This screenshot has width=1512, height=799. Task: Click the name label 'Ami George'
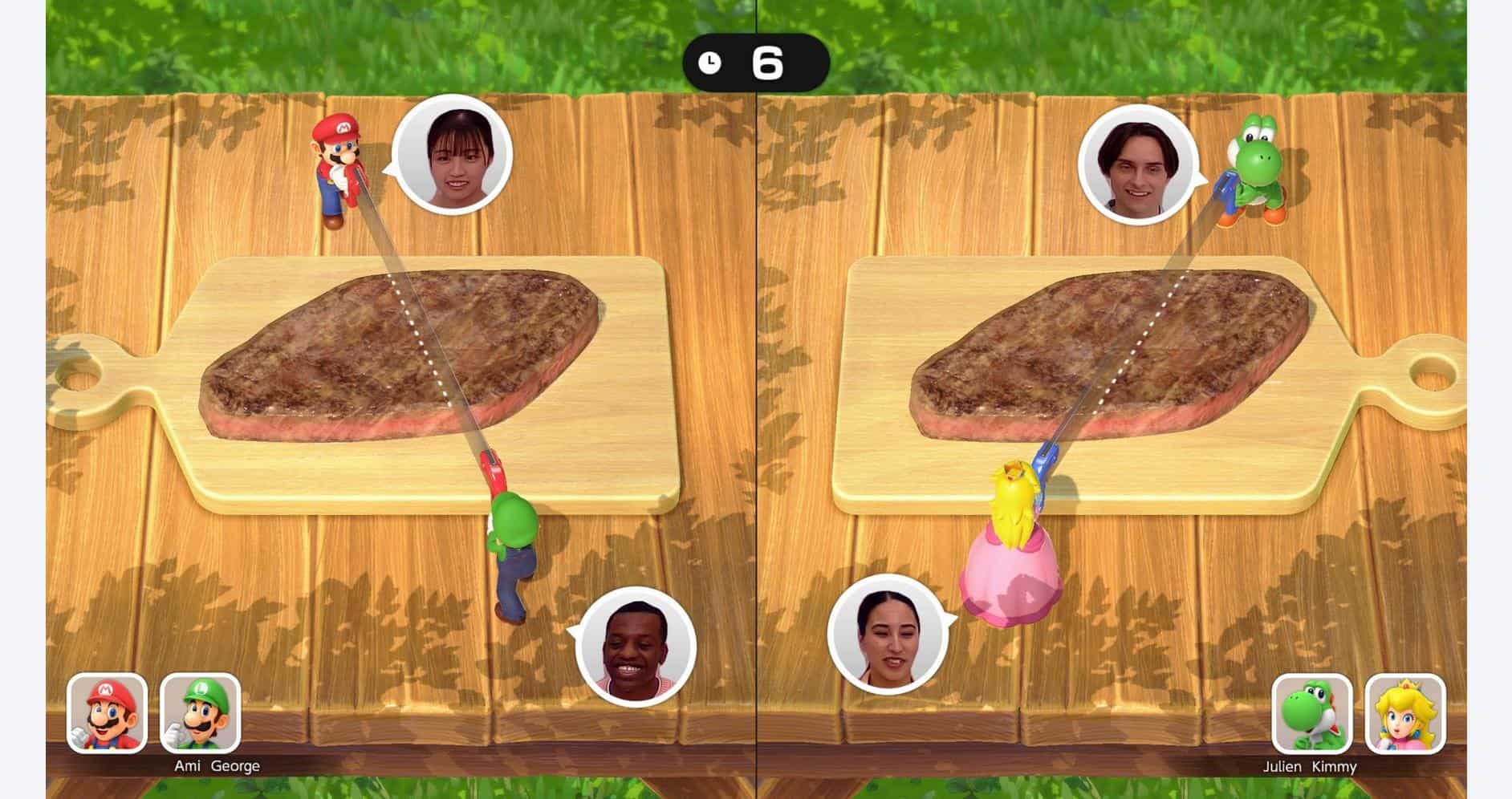pos(217,765)
